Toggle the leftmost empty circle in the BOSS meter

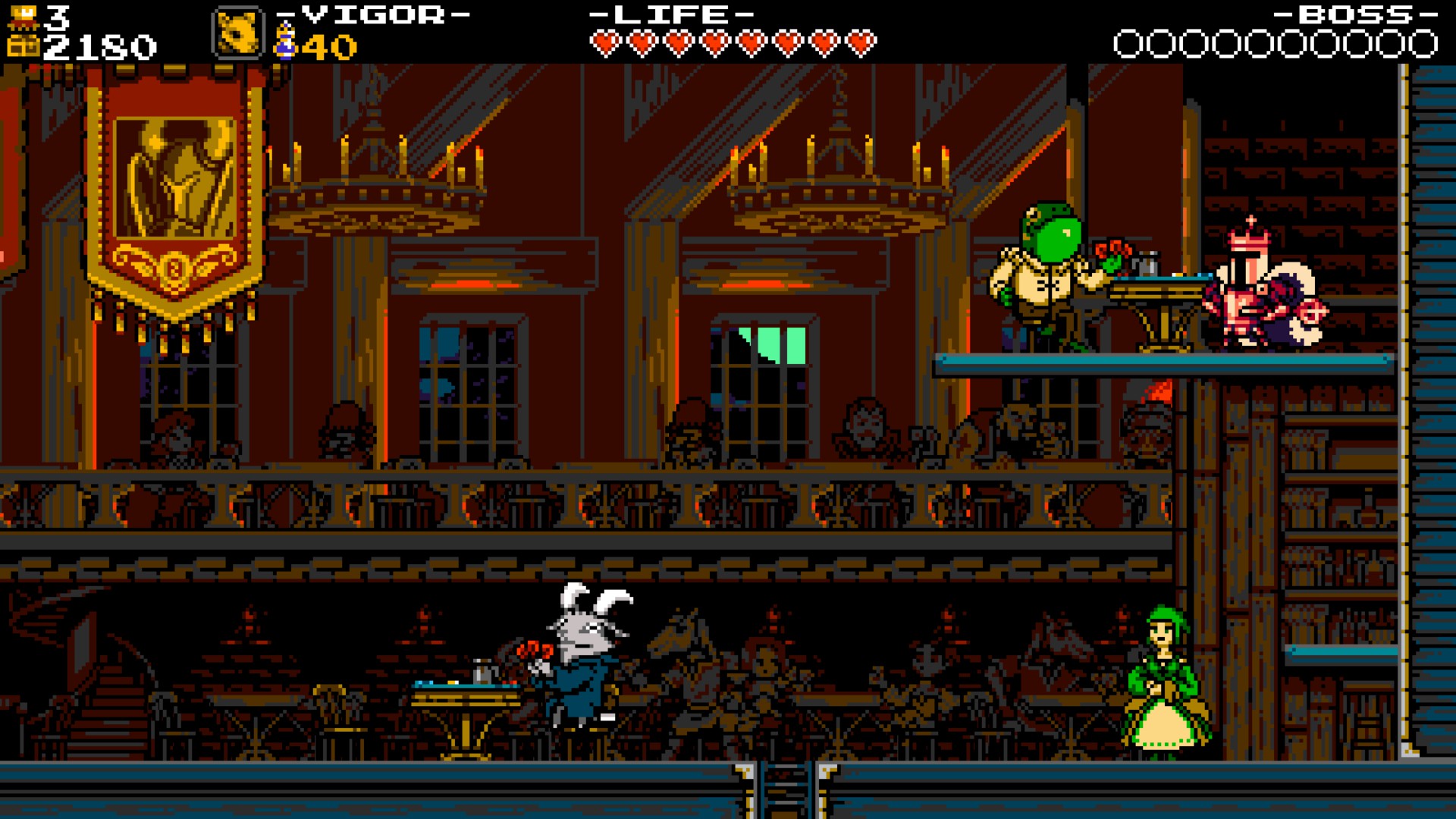tap(1128, 42)
